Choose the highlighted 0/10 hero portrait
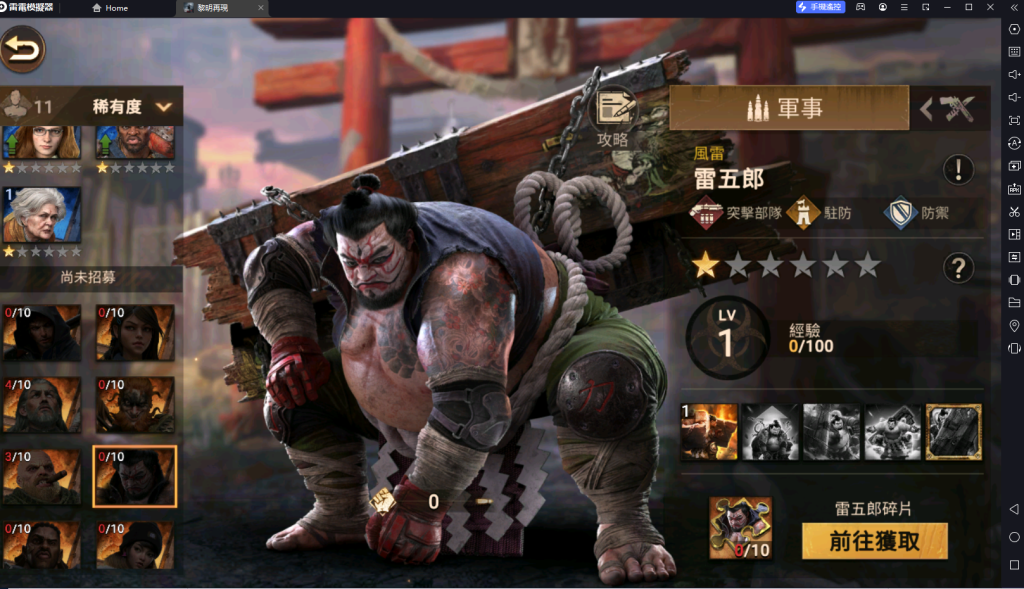 [x=134, y=476]
